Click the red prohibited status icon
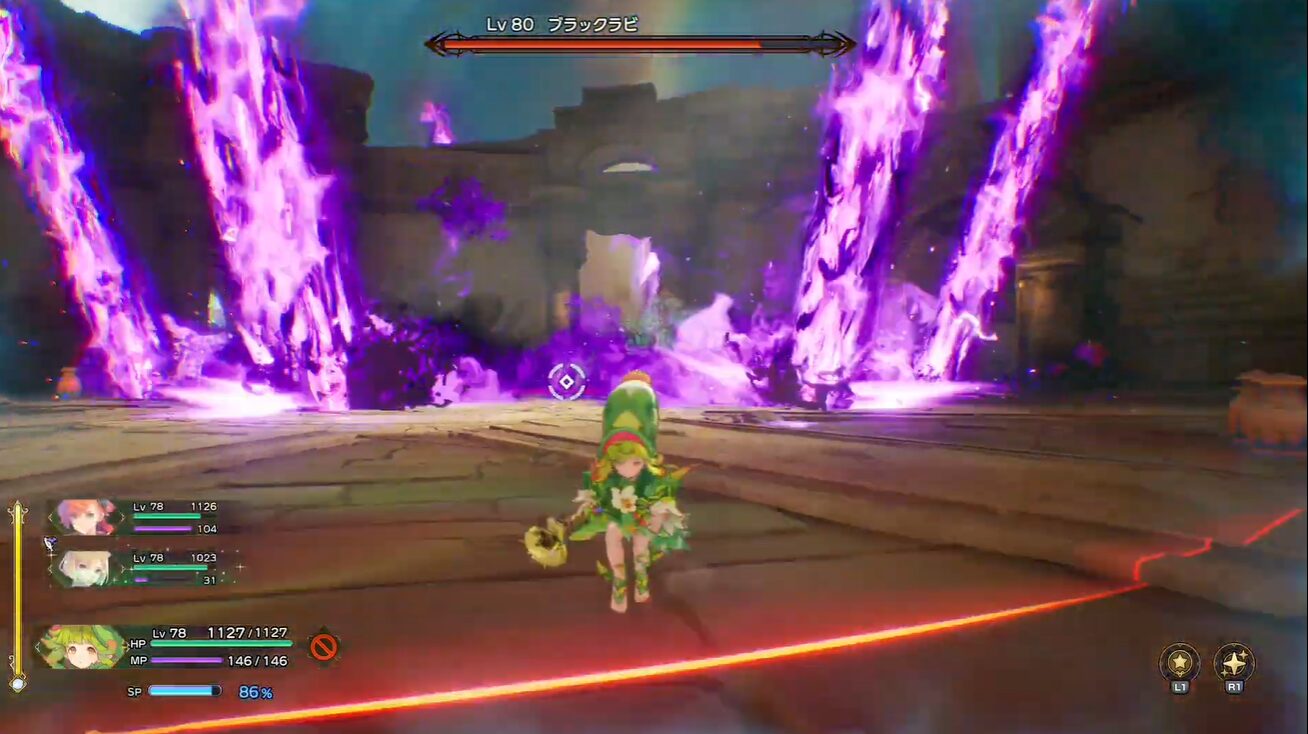The height and width of the screenshot is (734, 1308). point(322,646)
